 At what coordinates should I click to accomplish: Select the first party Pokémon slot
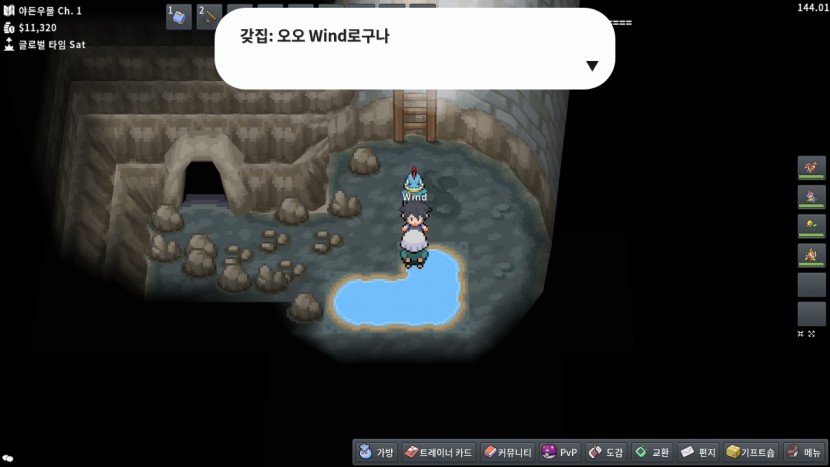pos(811,167)
